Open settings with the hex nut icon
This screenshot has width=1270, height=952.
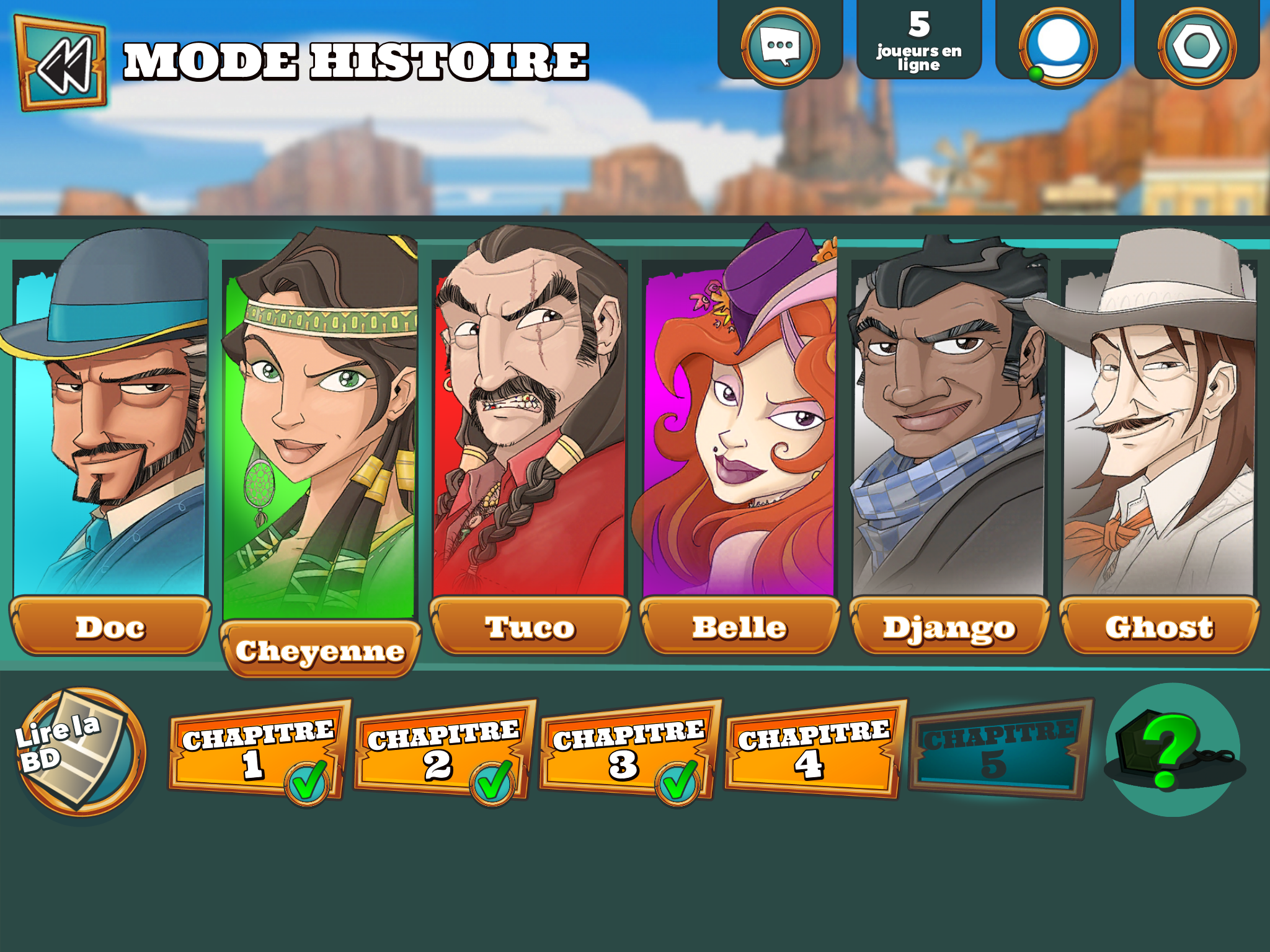(x=1197, y=46)
